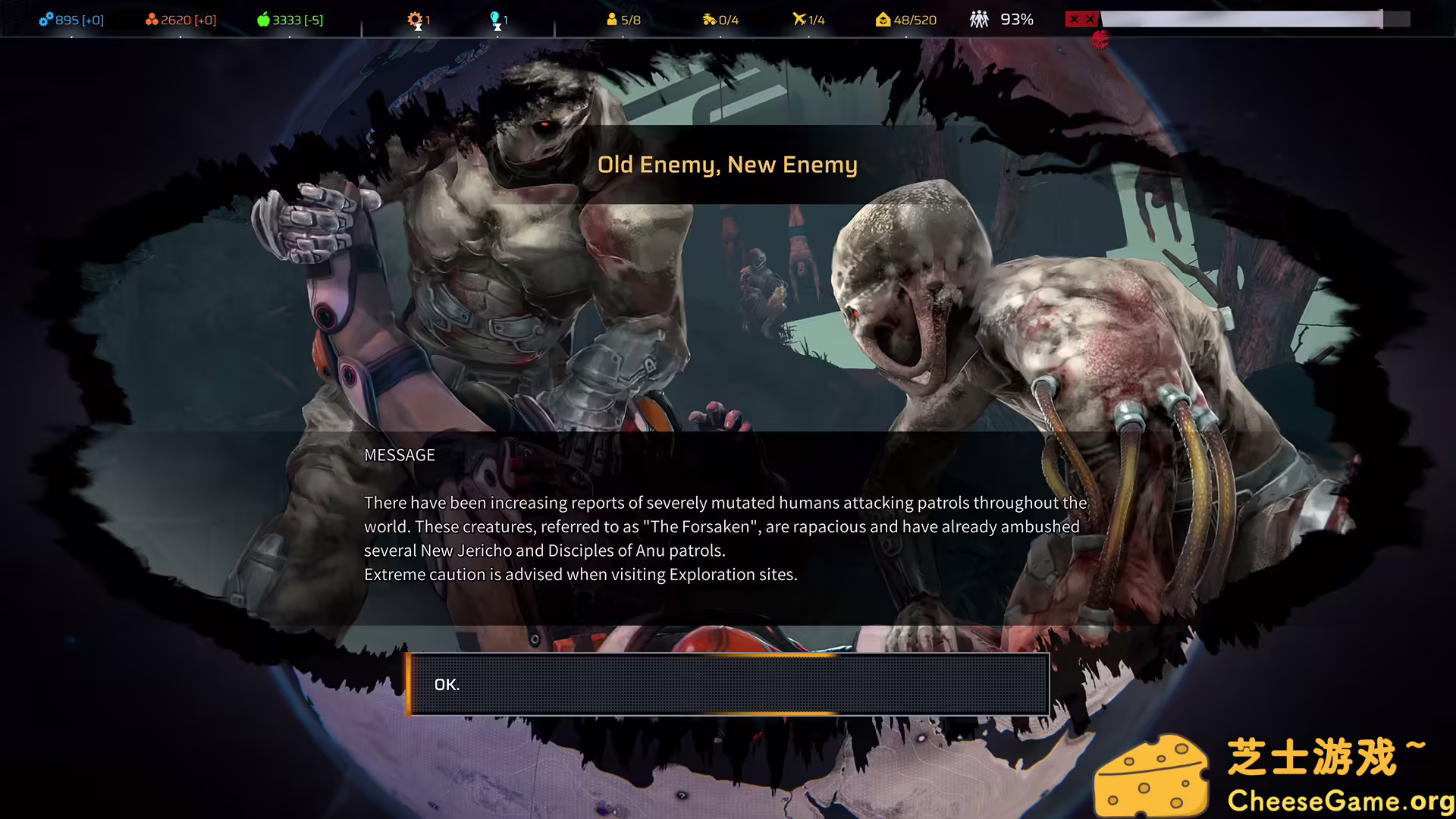This screenshot has width=1456, height=819.
Task: Click the blue materials gear icon
Action: pos(49,19)
